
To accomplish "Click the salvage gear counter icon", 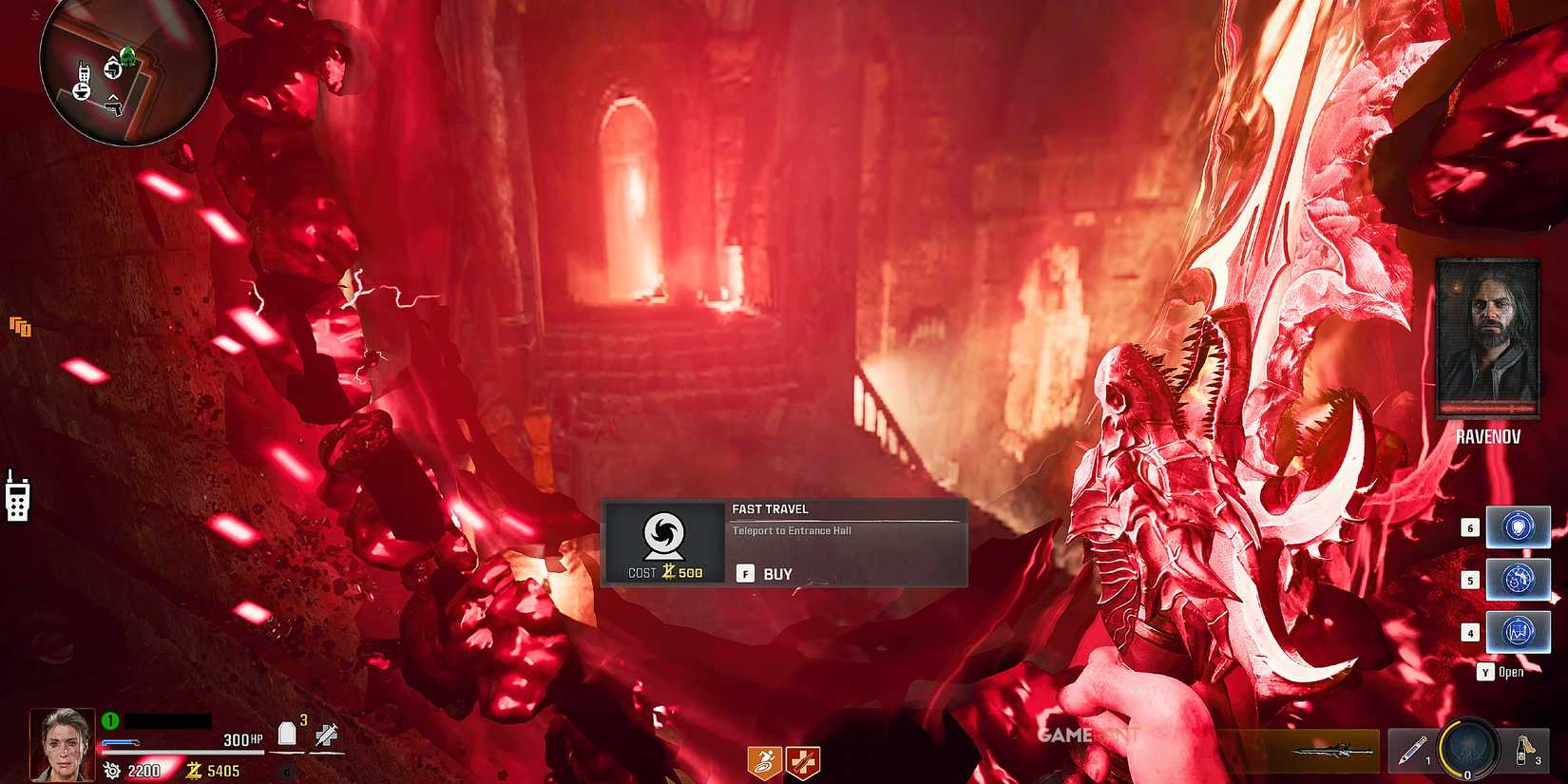I will coord(112,769).
